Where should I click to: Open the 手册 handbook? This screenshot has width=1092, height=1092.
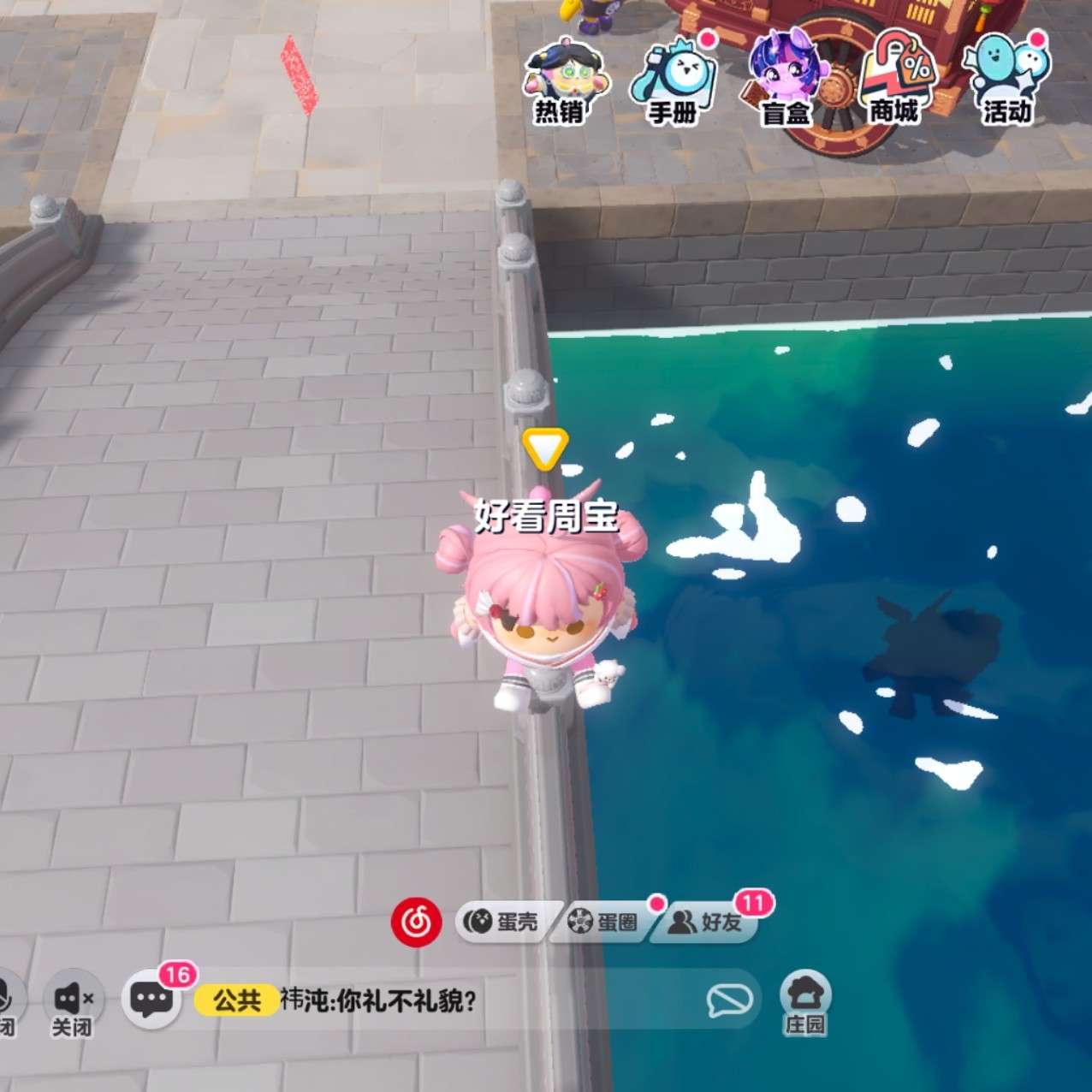(x=674, y=81)
